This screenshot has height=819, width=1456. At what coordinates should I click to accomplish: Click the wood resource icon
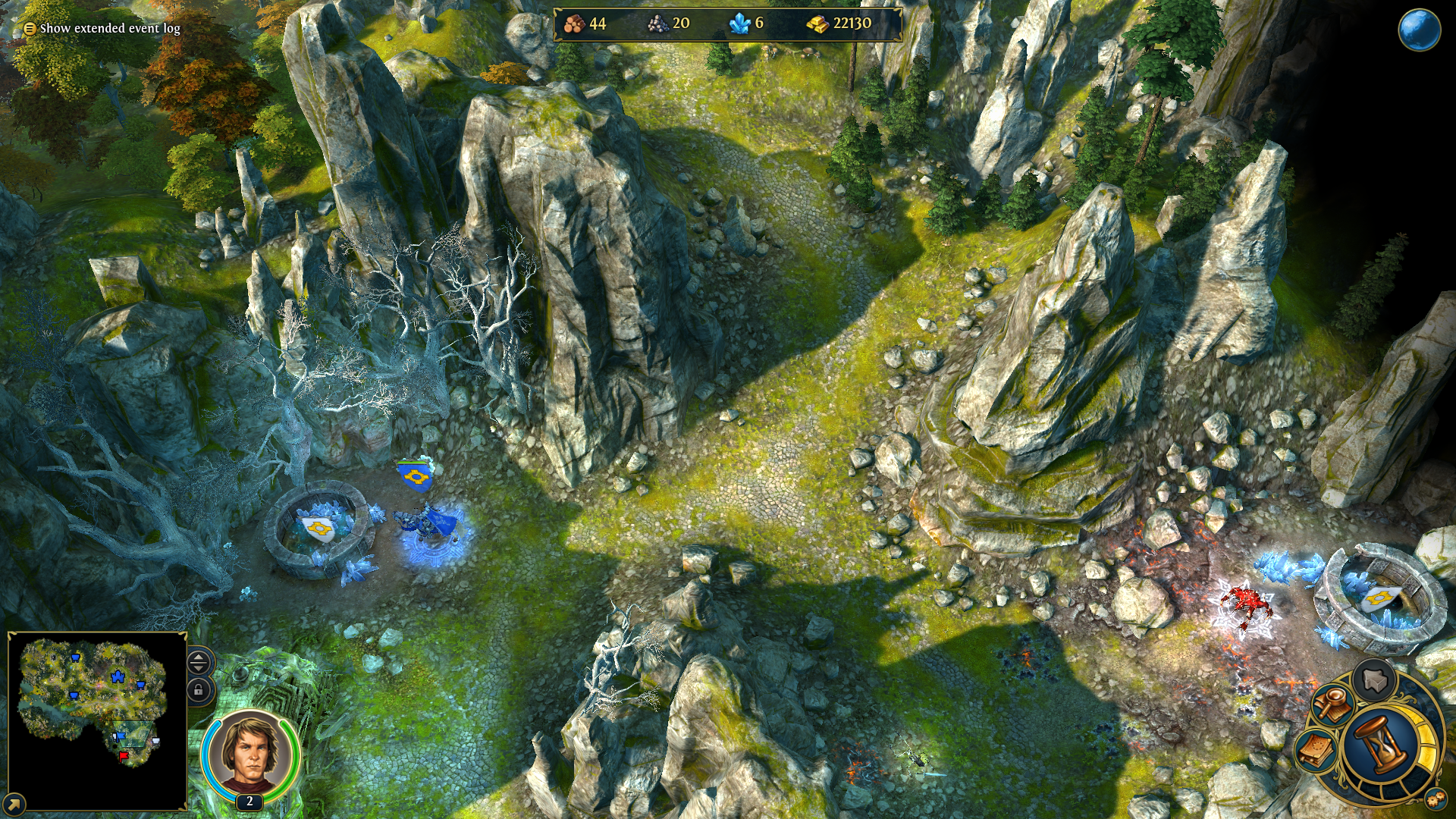point(574,24)
